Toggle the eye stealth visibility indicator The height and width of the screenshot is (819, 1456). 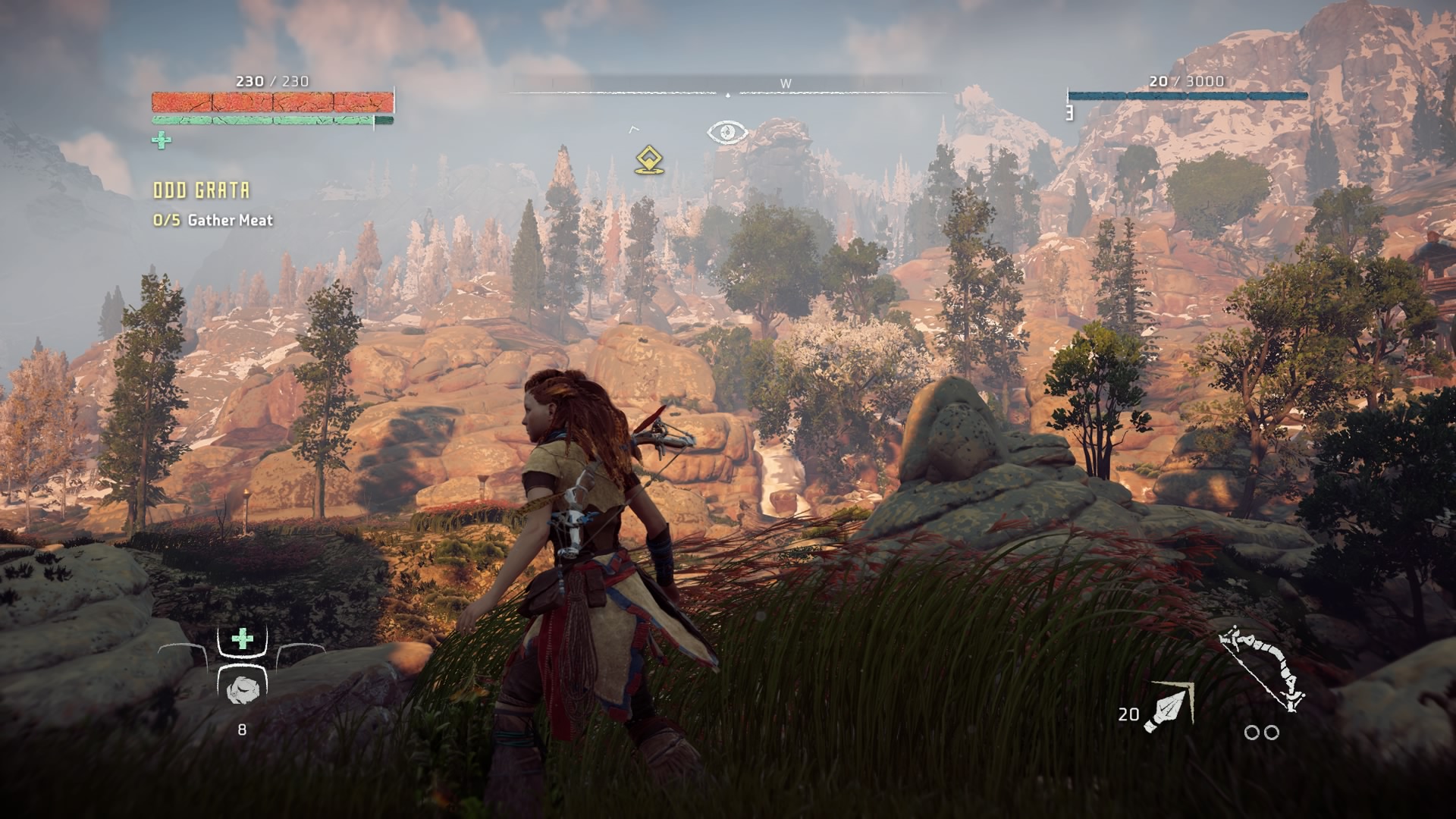pyautogui.click(x=727, y=133)
